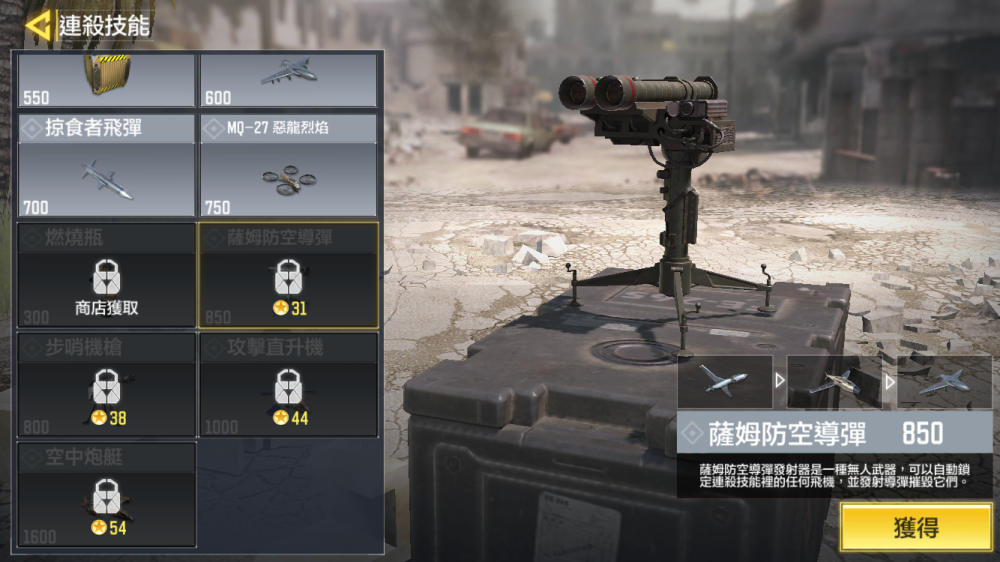Pick the locked 薩姆防空導彈 tile
1000x562 pixels.
(288, 276)
